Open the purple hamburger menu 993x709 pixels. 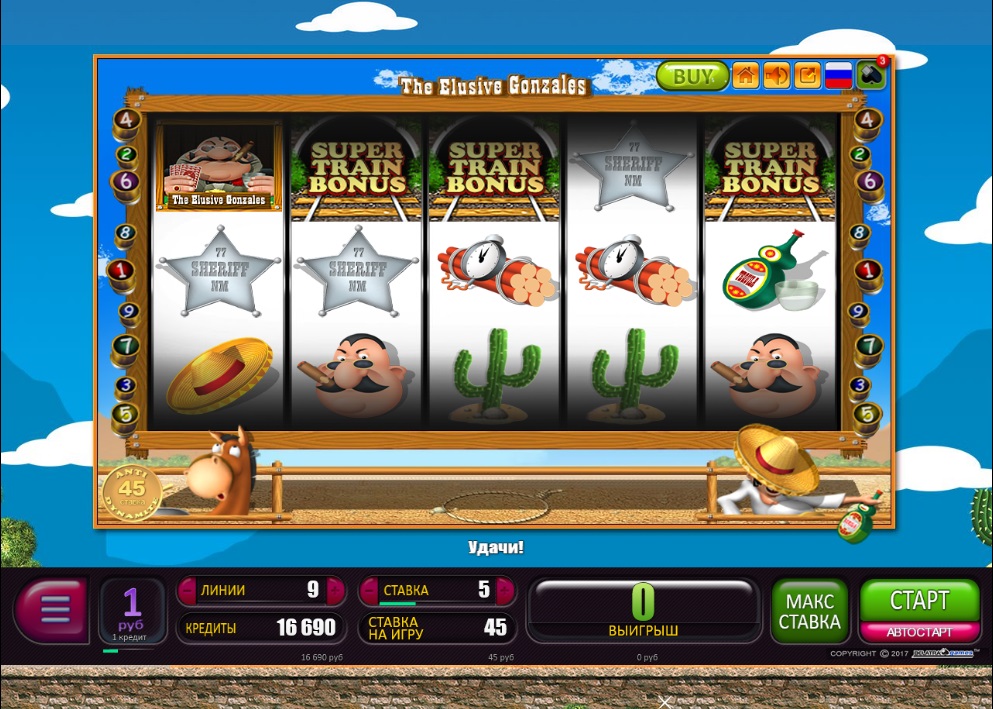click(53, 608)
